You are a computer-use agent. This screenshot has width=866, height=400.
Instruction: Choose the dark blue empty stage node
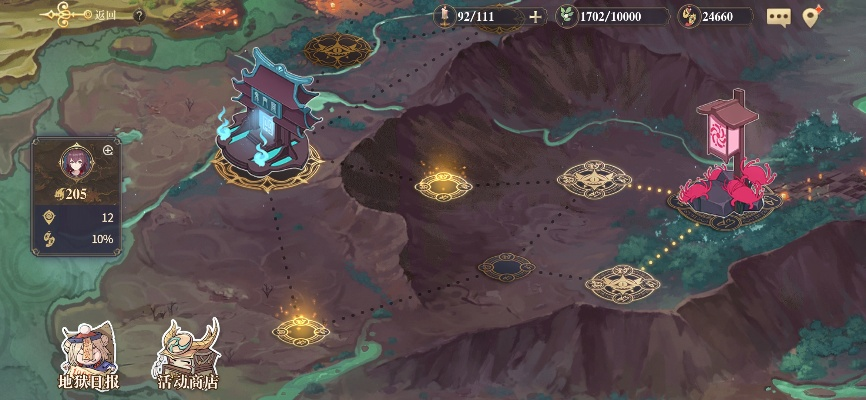tap(507, 266)
